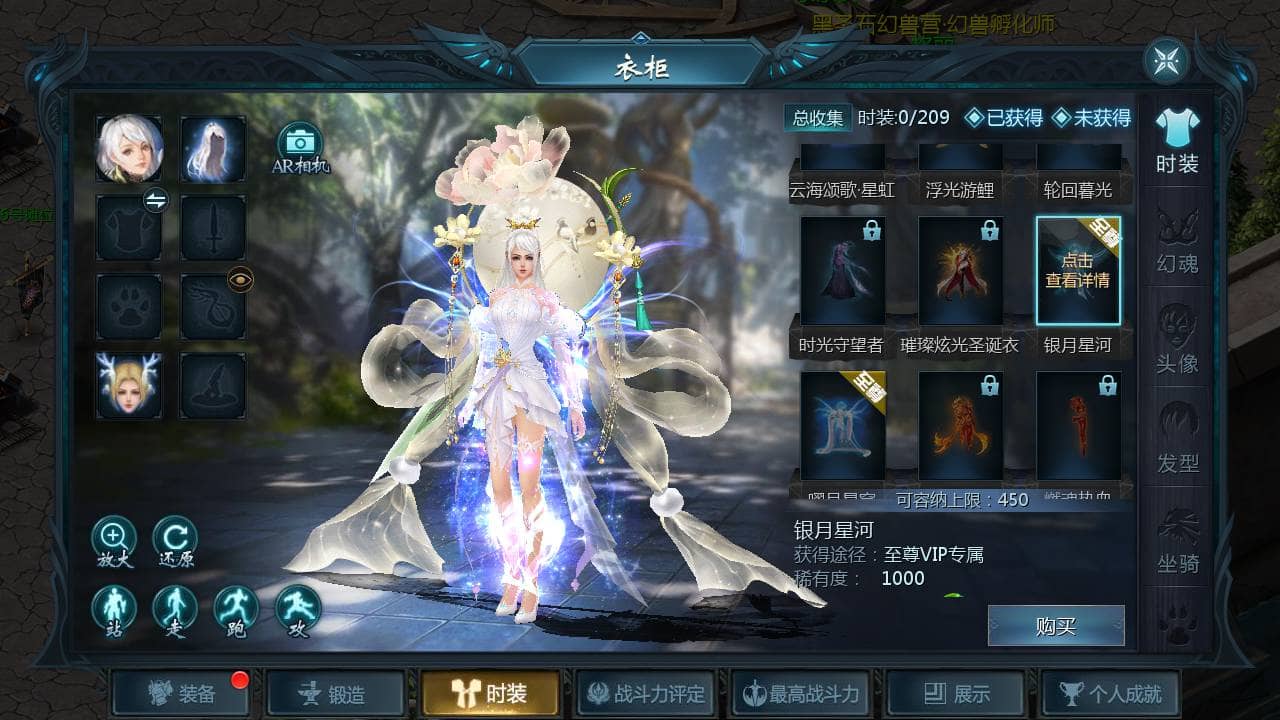Open the 装备 equipment tab
The width and height of the screenshot is (1280, 720).
coord(181,693)
